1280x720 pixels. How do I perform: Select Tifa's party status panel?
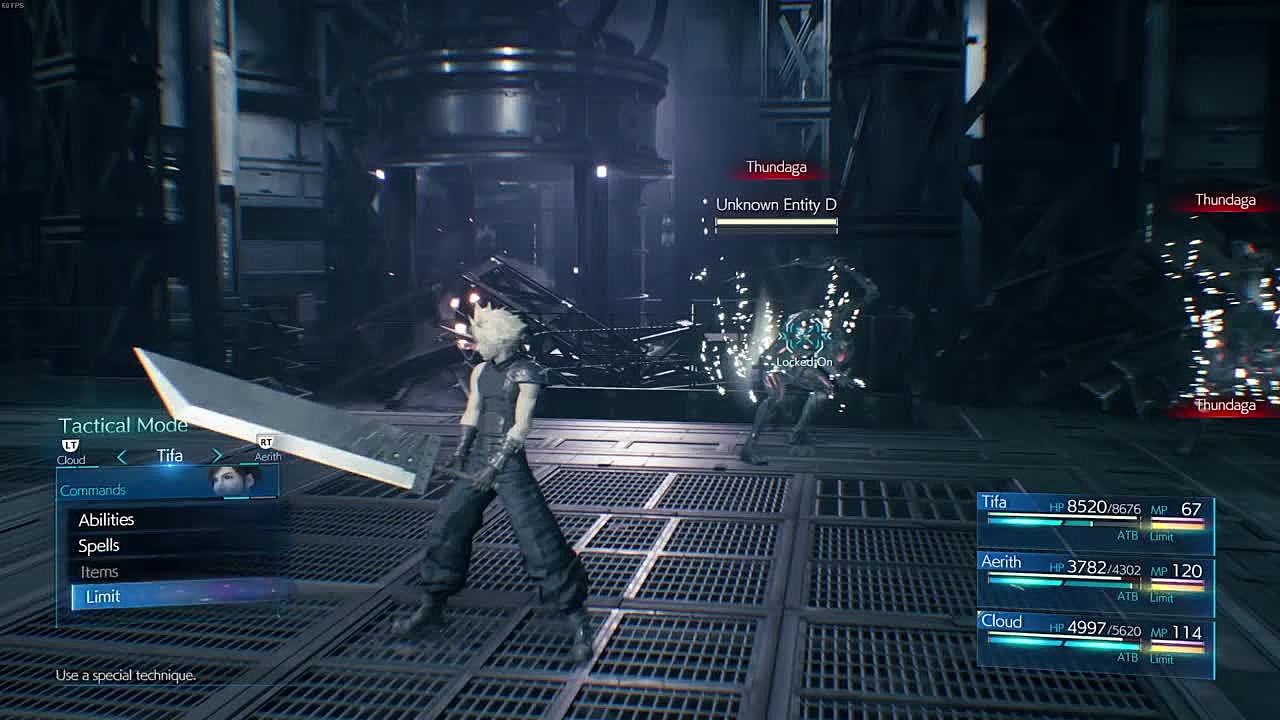1095,522
